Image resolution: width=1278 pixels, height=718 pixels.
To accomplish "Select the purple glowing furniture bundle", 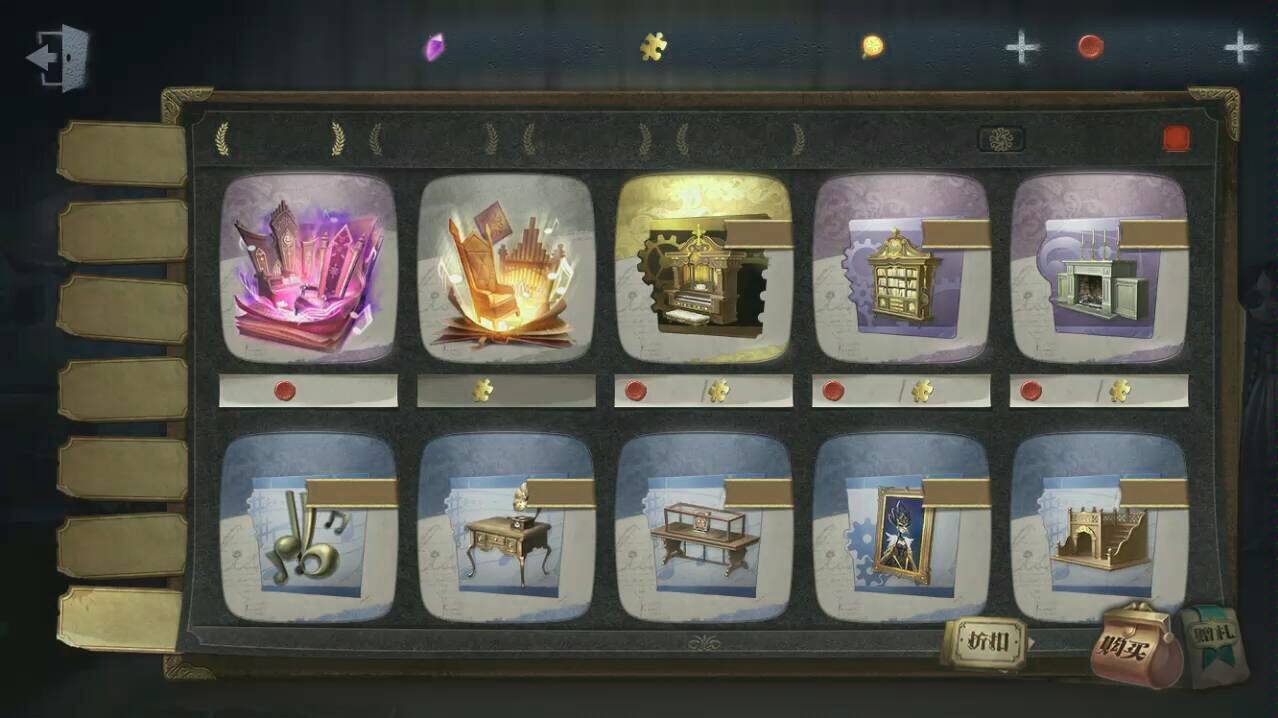I will coord(308,268).
